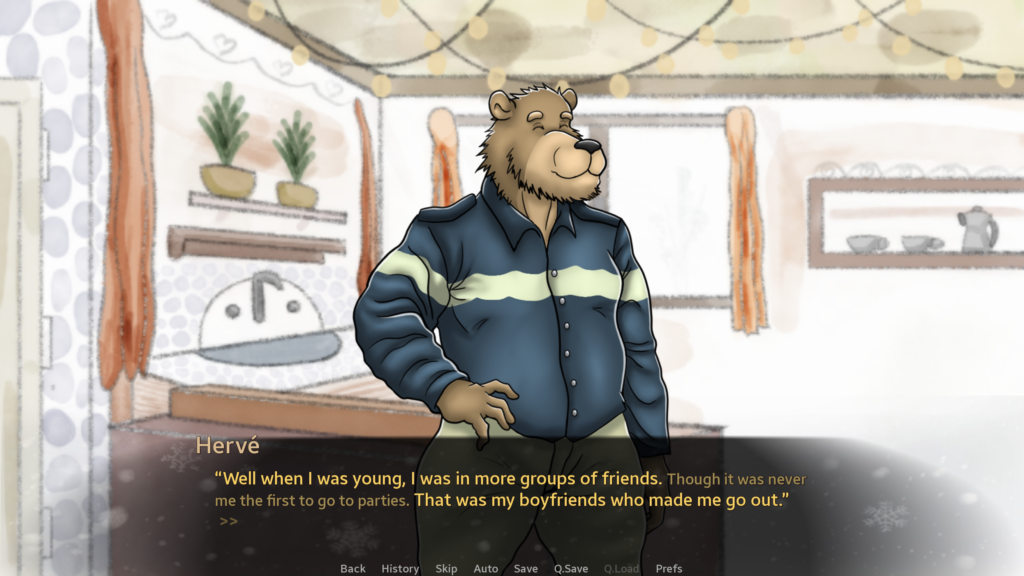This screenshot has width=1024, height=576.
Task: Click Q.Save to quick save
Action: tap(571, 568)
